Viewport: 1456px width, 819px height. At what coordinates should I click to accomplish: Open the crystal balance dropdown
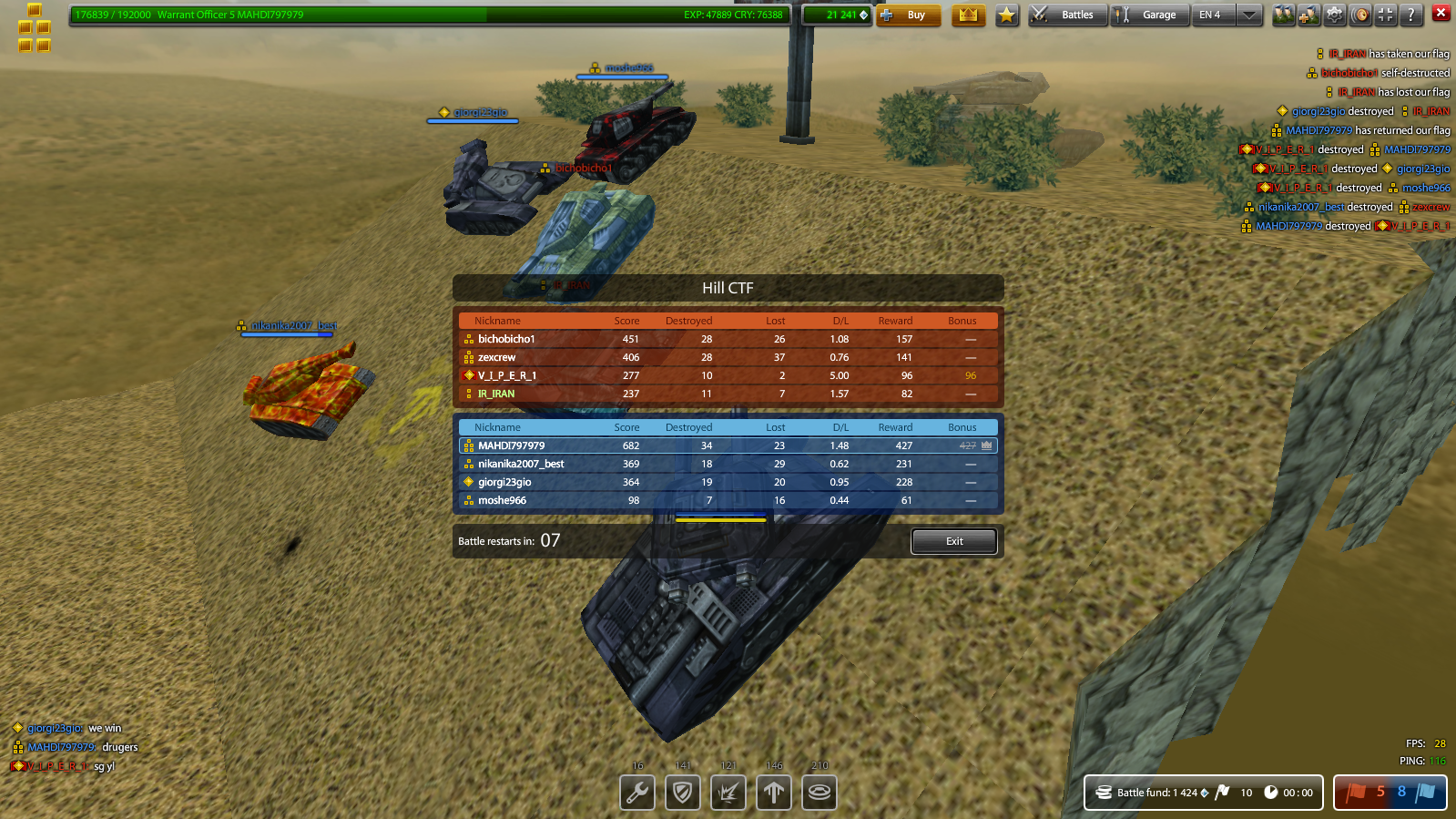(x=838, y=15)
